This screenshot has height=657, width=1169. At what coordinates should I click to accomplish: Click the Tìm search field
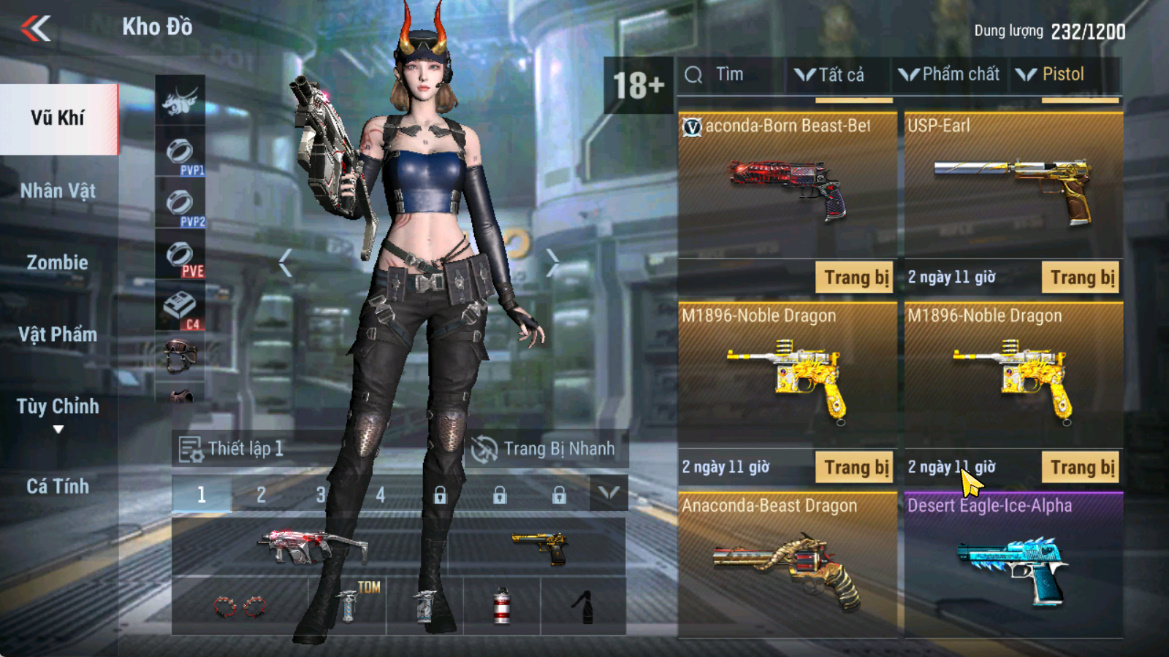tap(730, 75)
